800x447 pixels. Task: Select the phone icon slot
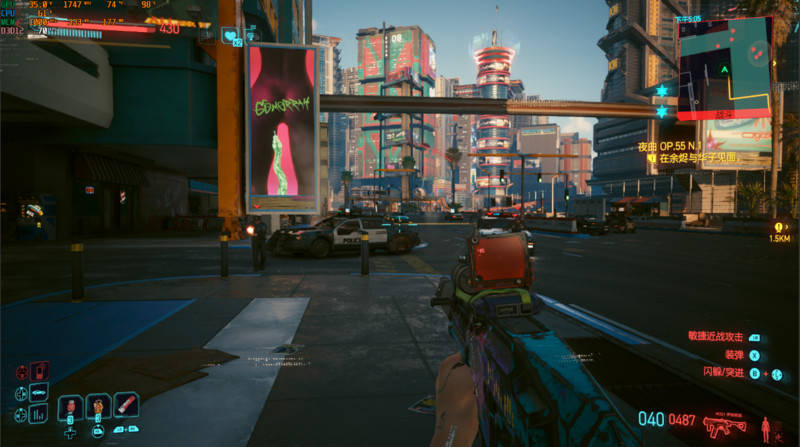click(x=39, y=372)
